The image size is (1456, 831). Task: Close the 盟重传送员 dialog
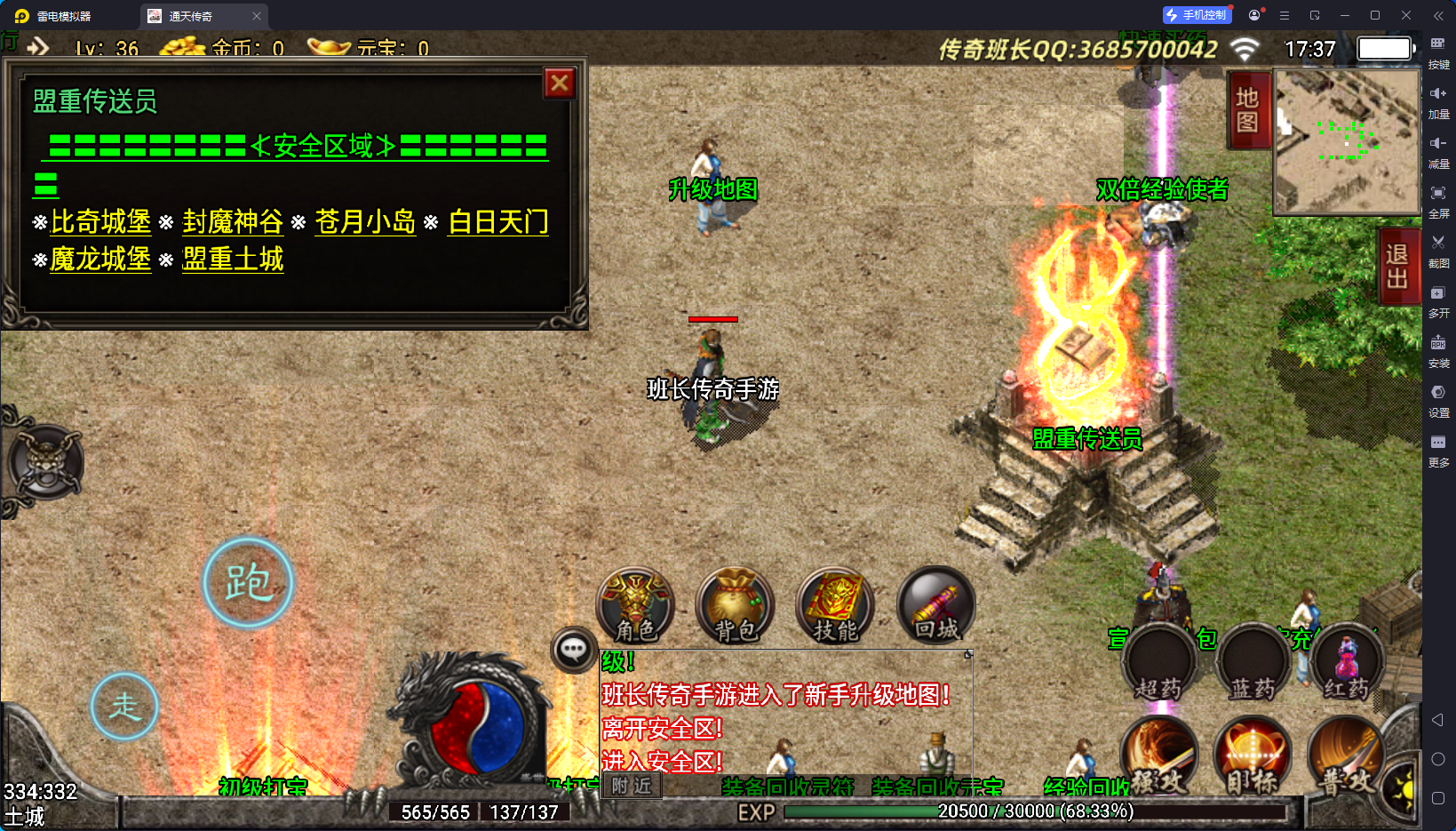[560, 84]
